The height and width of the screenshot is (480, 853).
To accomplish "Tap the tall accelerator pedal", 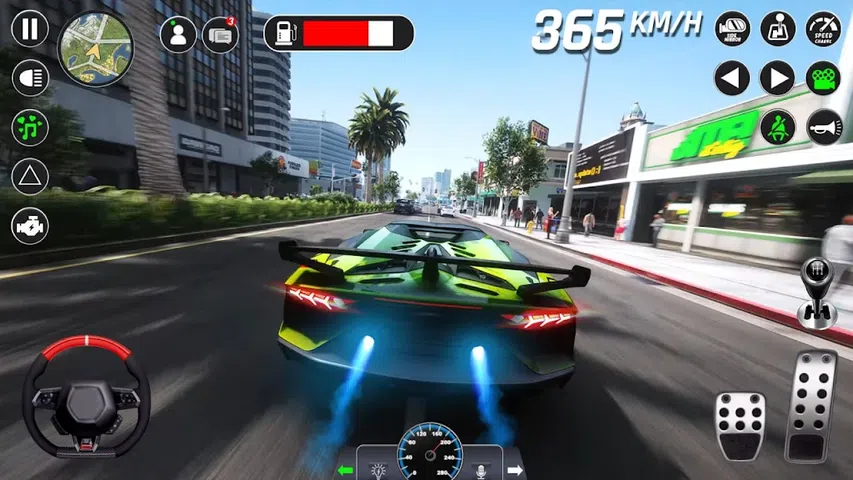I will coord(811,405).
